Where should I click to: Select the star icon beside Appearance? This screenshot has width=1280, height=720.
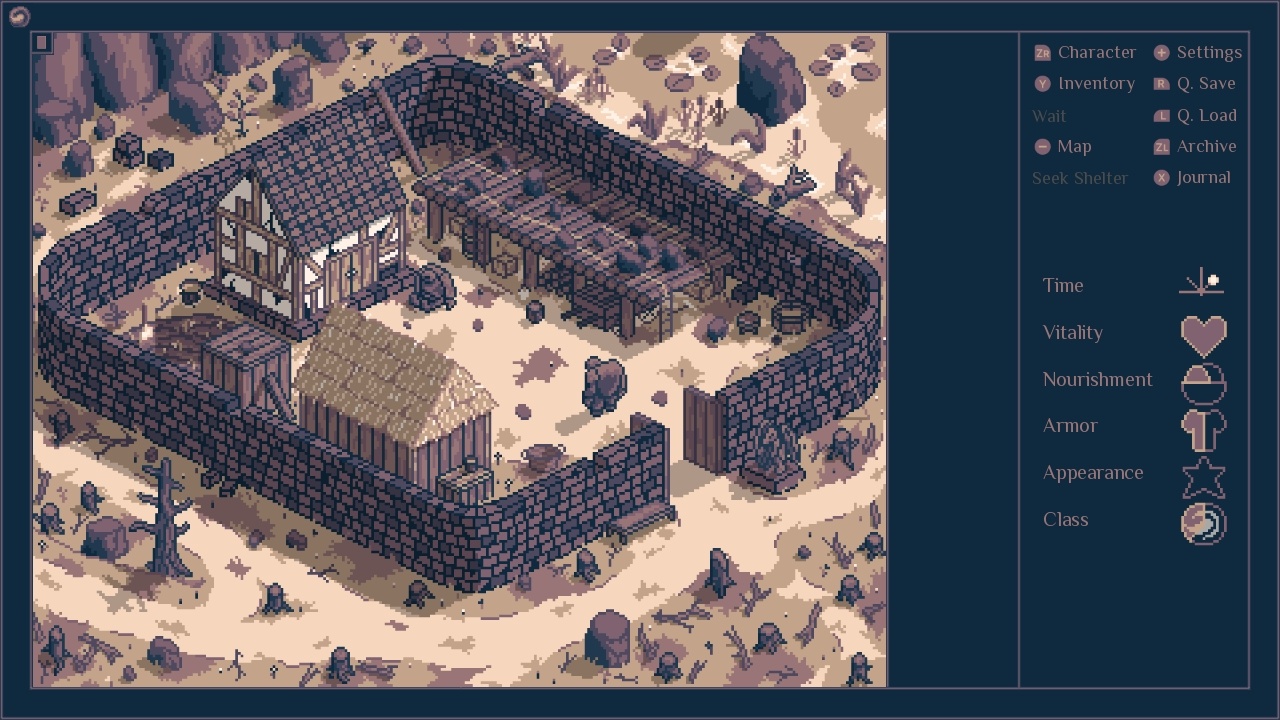(1203, 474)
